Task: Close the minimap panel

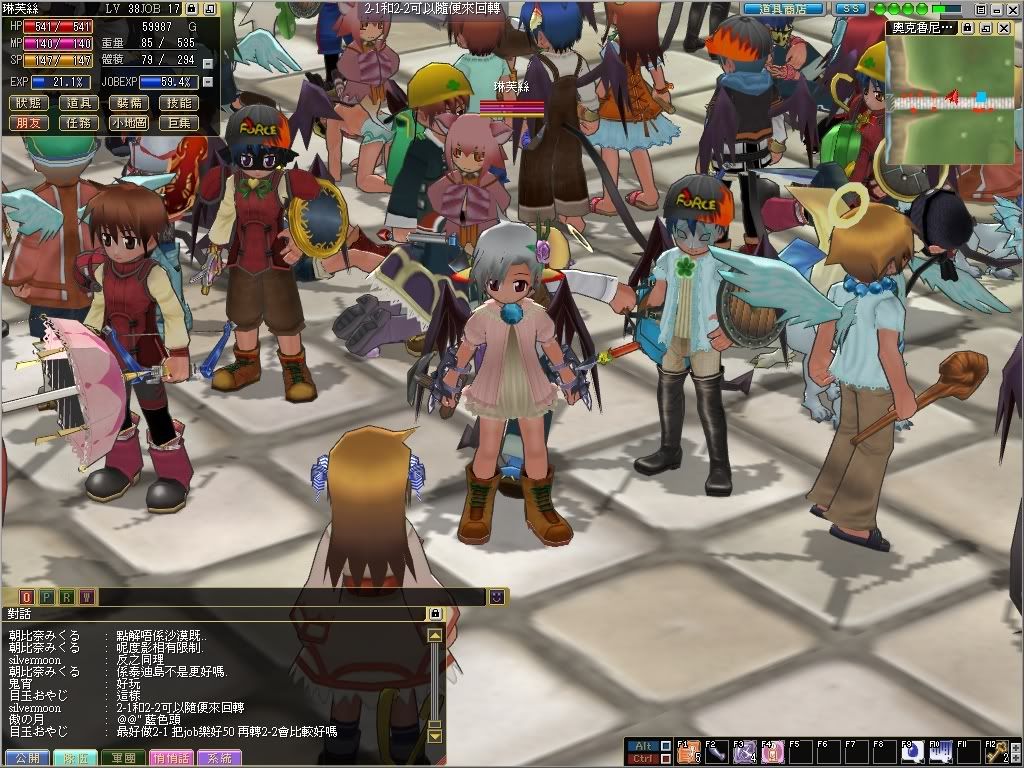Action: pos(1003,28)
